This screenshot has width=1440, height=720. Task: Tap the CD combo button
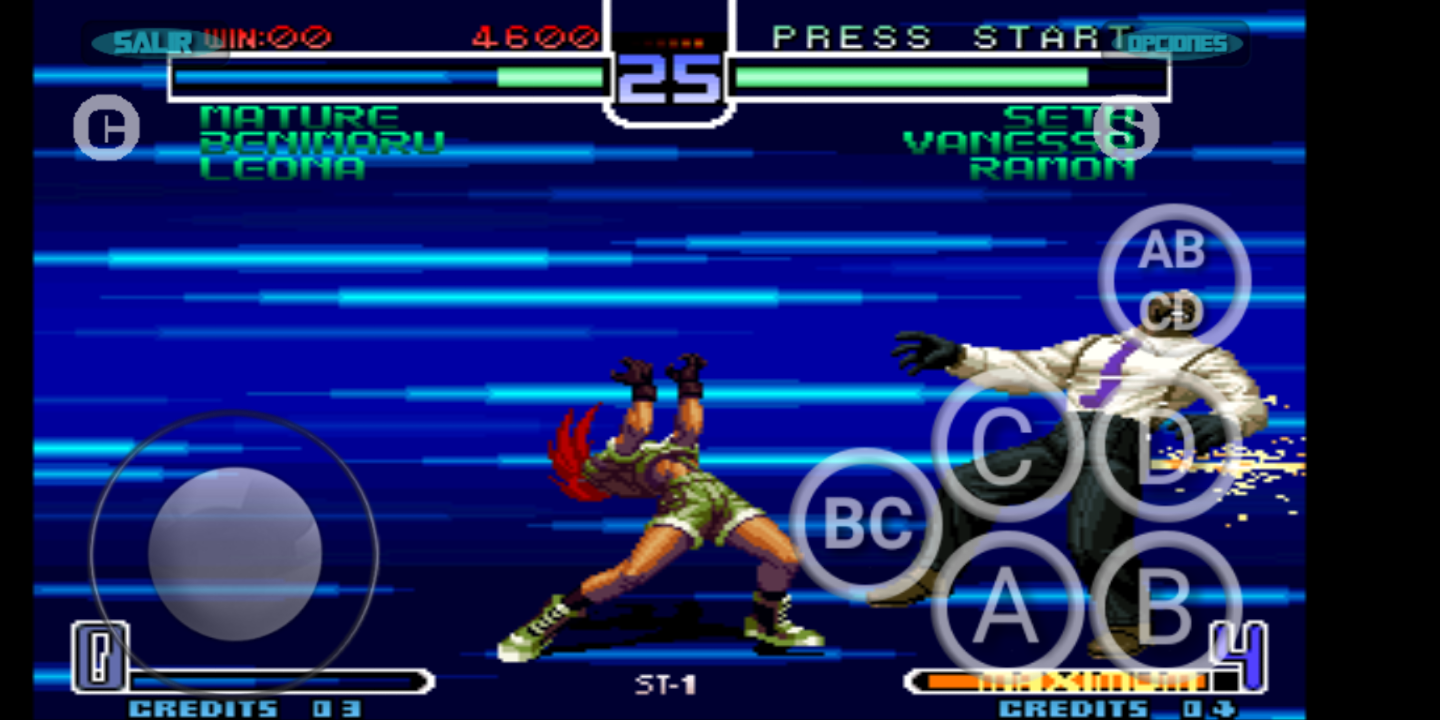point(1172,313)
